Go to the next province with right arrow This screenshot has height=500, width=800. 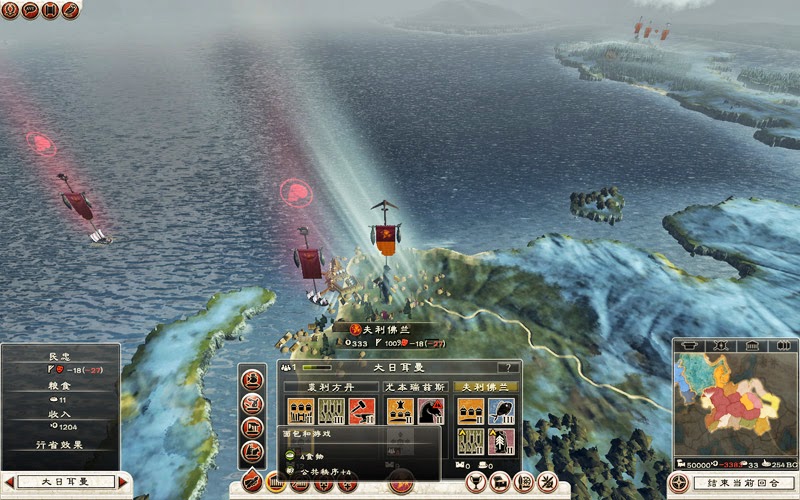click(124, 482)
